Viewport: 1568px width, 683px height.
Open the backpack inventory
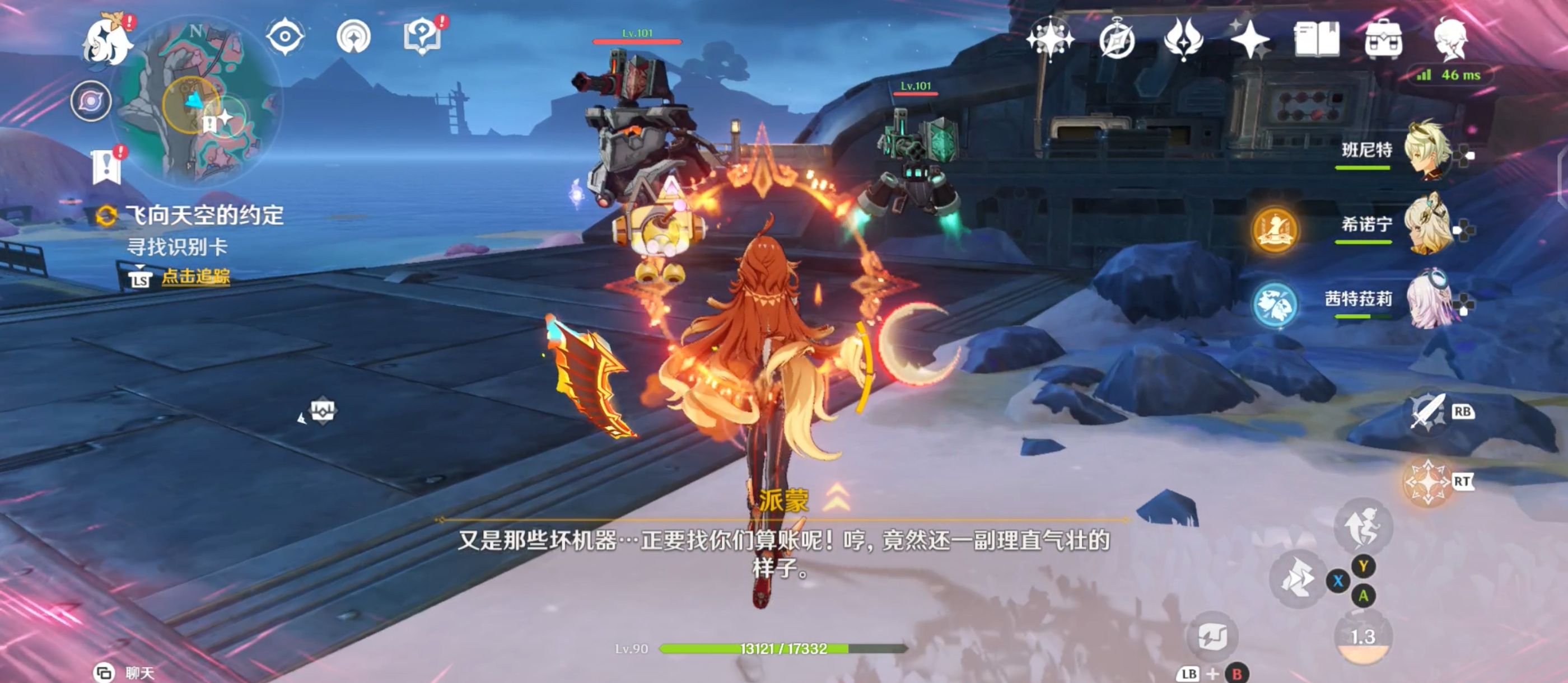(x=1383, y=40)
